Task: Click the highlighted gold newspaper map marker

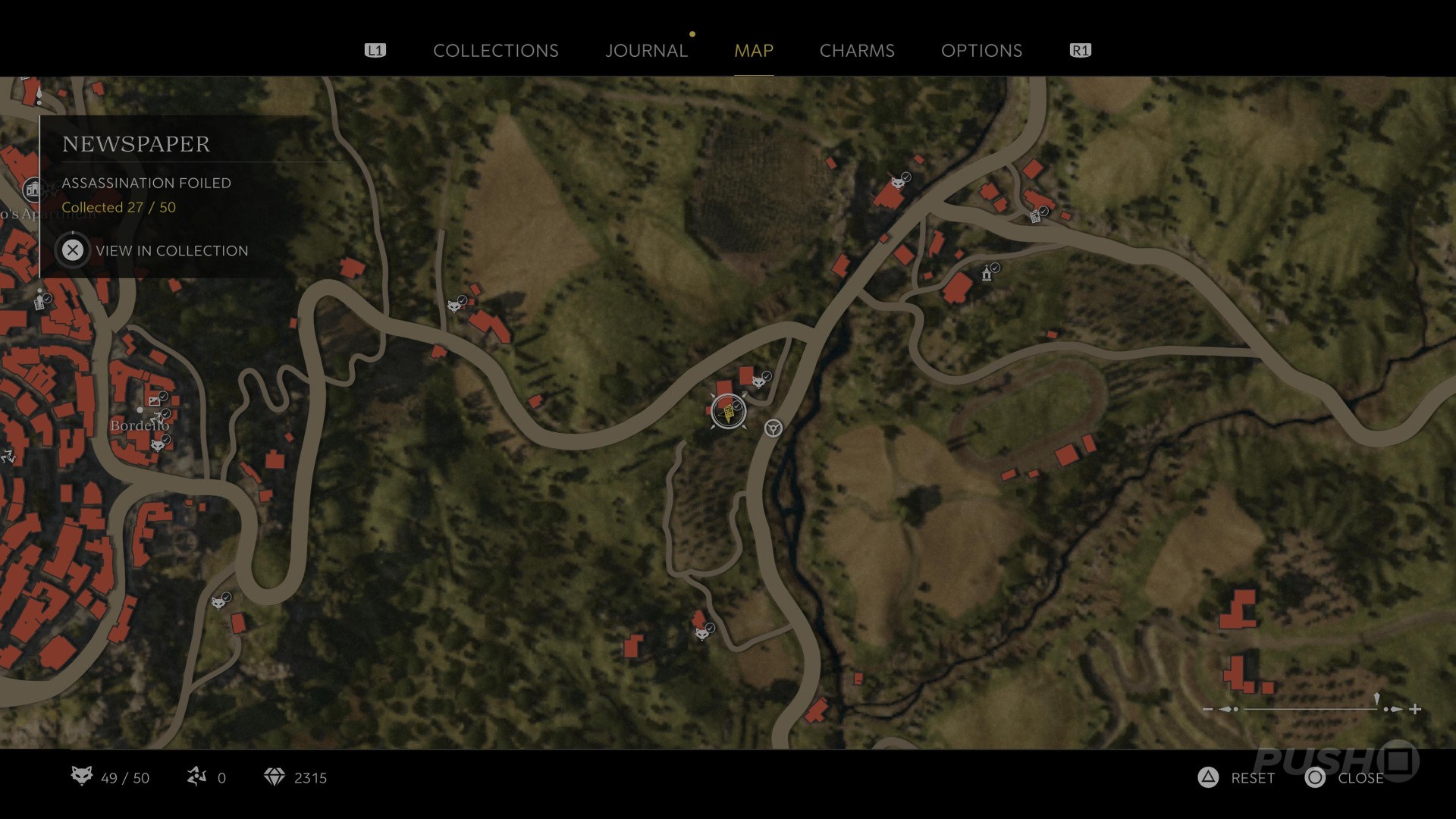Action: click(728, 412)
